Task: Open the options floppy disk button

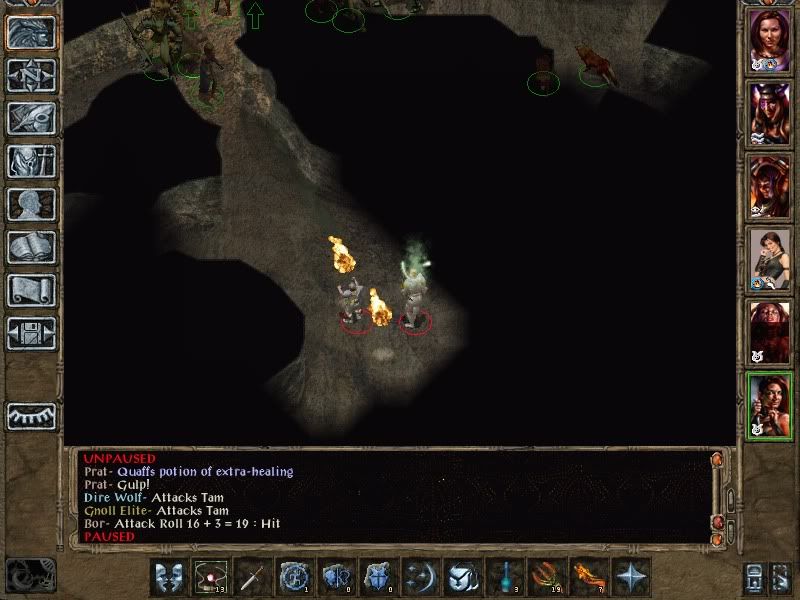Action: point(32,334)
